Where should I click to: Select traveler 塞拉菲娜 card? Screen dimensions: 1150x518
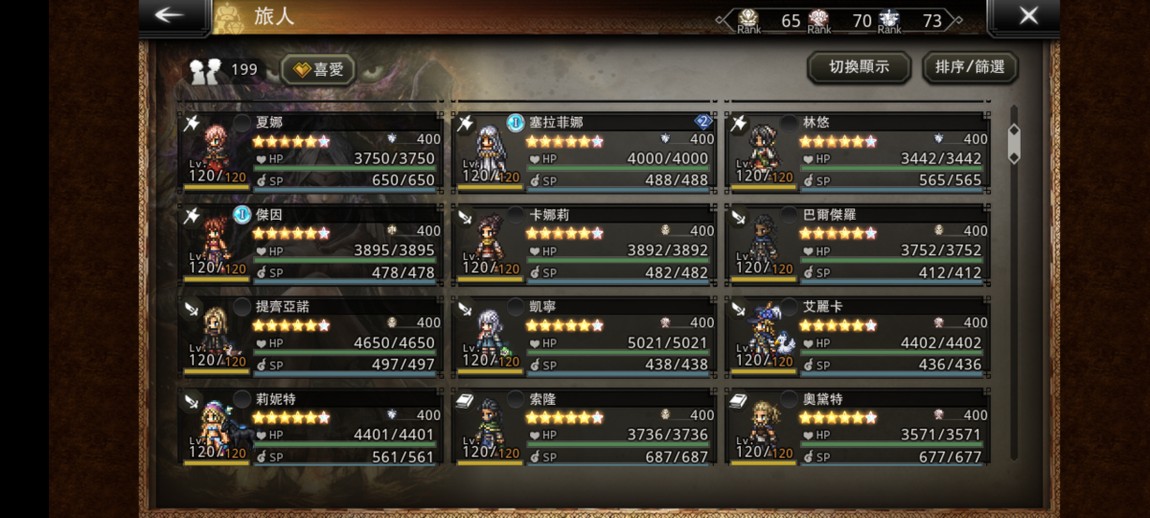pos(584,151)
